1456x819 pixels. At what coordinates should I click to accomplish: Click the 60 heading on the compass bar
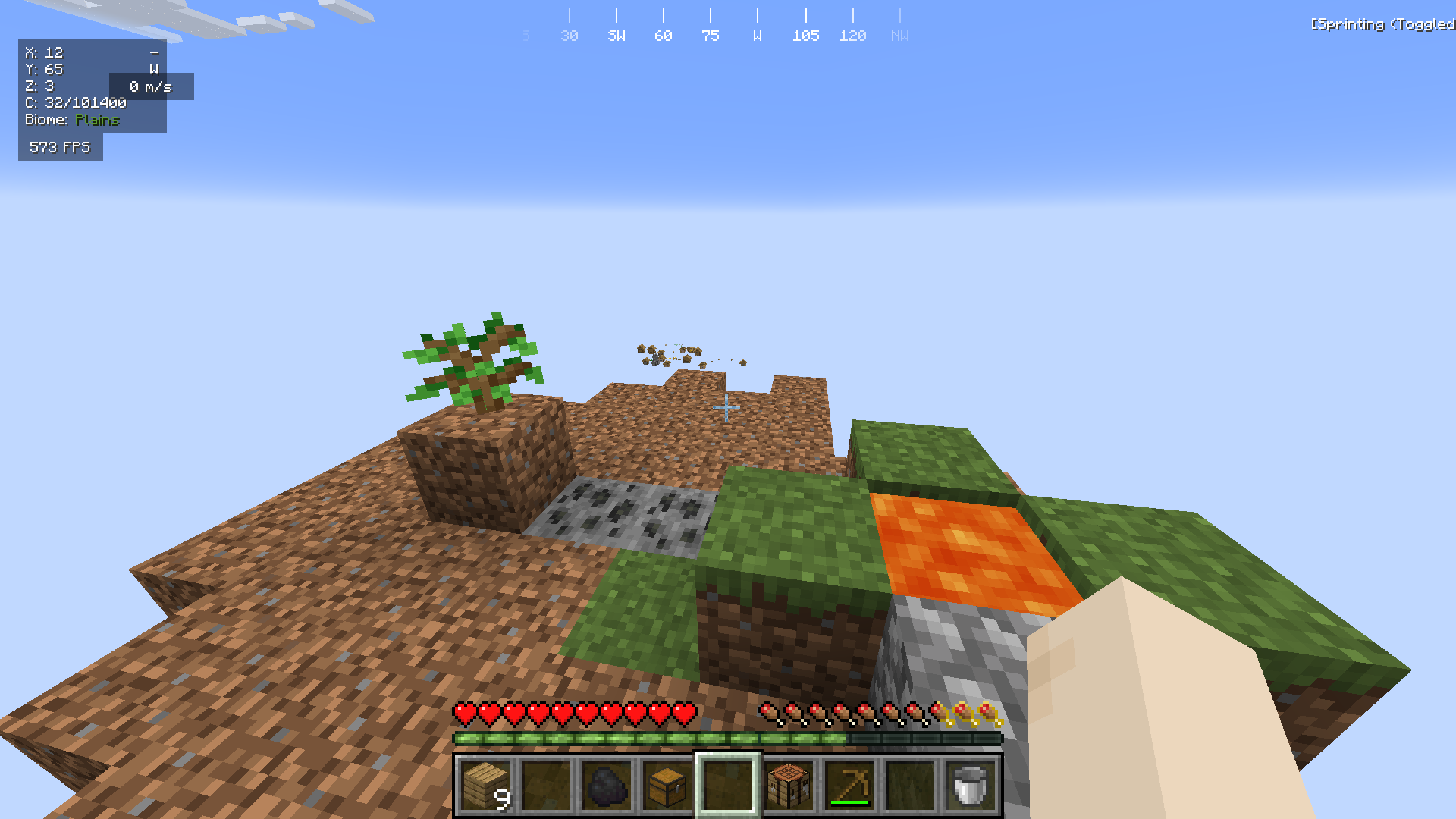664,35
